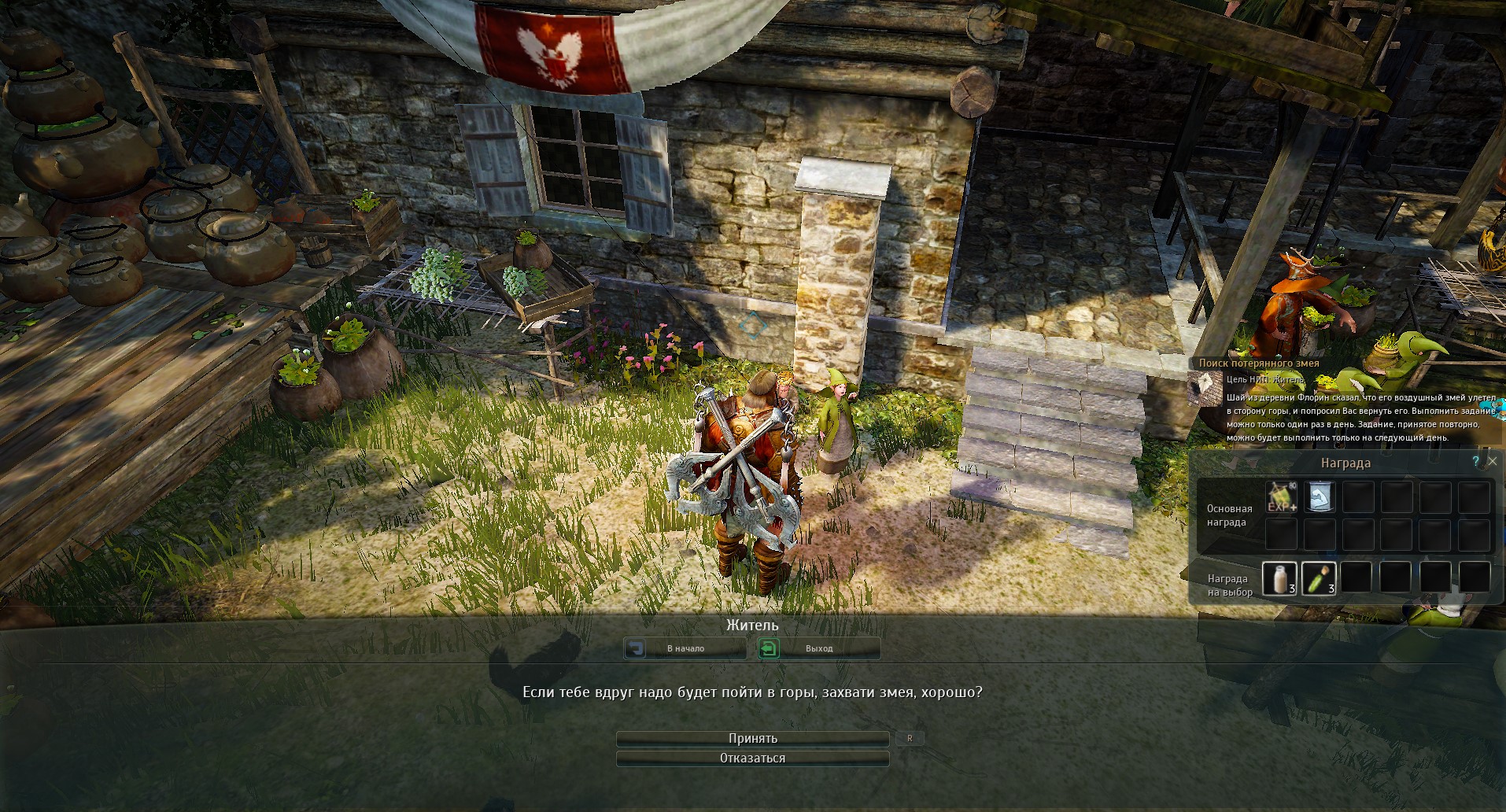Close the Награда reward panel
The image size is (1506, 812).
point(1492,462)
